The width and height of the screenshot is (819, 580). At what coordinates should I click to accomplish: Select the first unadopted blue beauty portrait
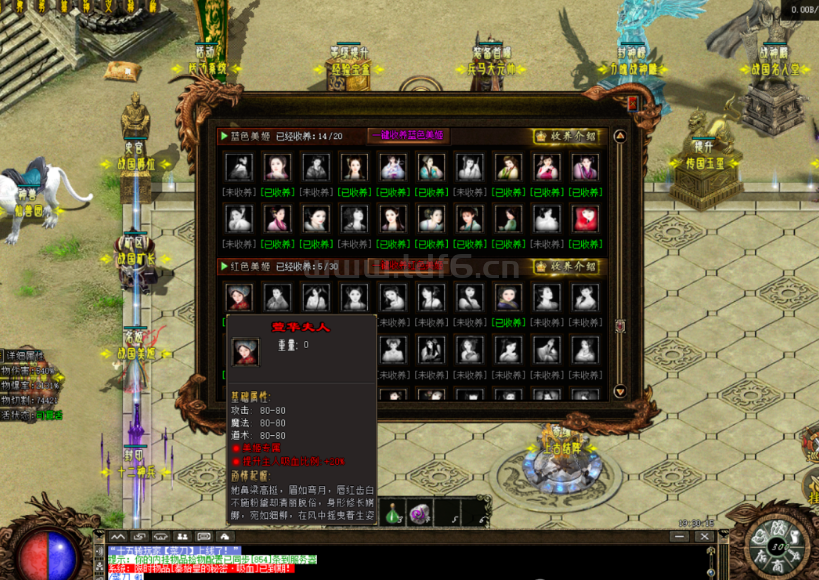[x=237, y=167]
